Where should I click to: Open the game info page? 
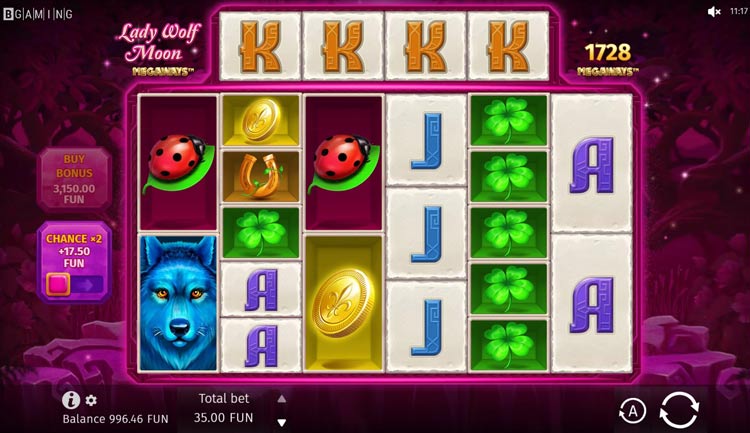click(x=70, y=400)
